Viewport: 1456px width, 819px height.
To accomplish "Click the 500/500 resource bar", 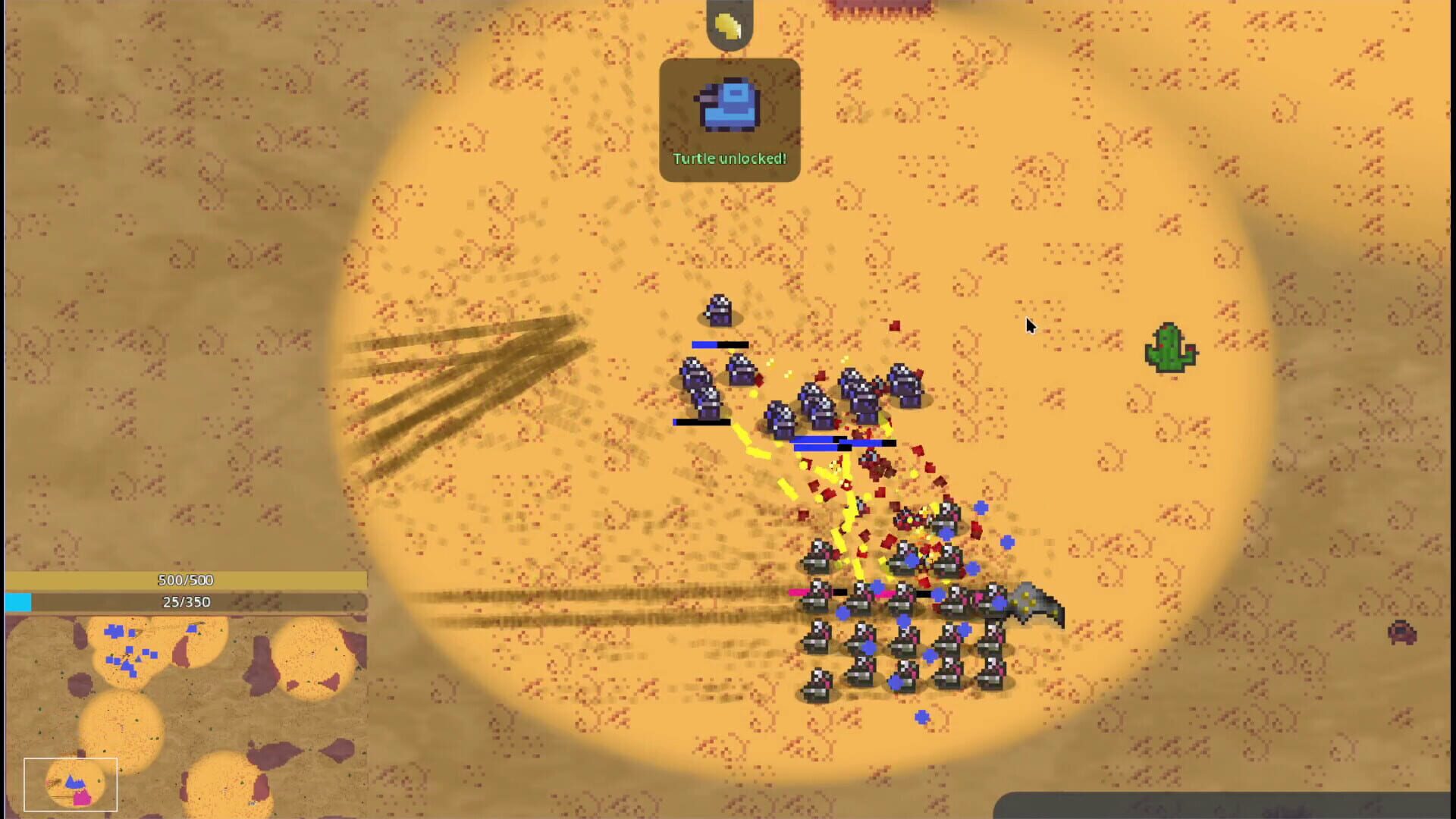I will 184,580.
